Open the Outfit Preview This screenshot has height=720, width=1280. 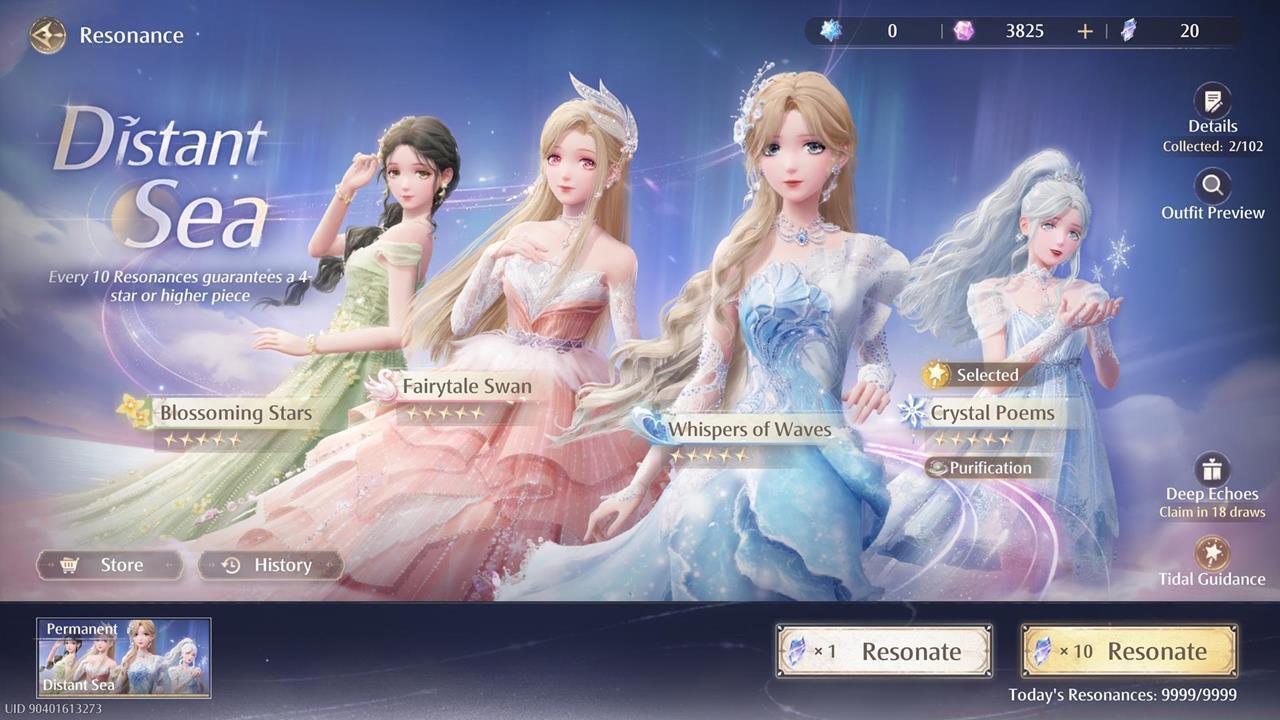(1212, 190)
